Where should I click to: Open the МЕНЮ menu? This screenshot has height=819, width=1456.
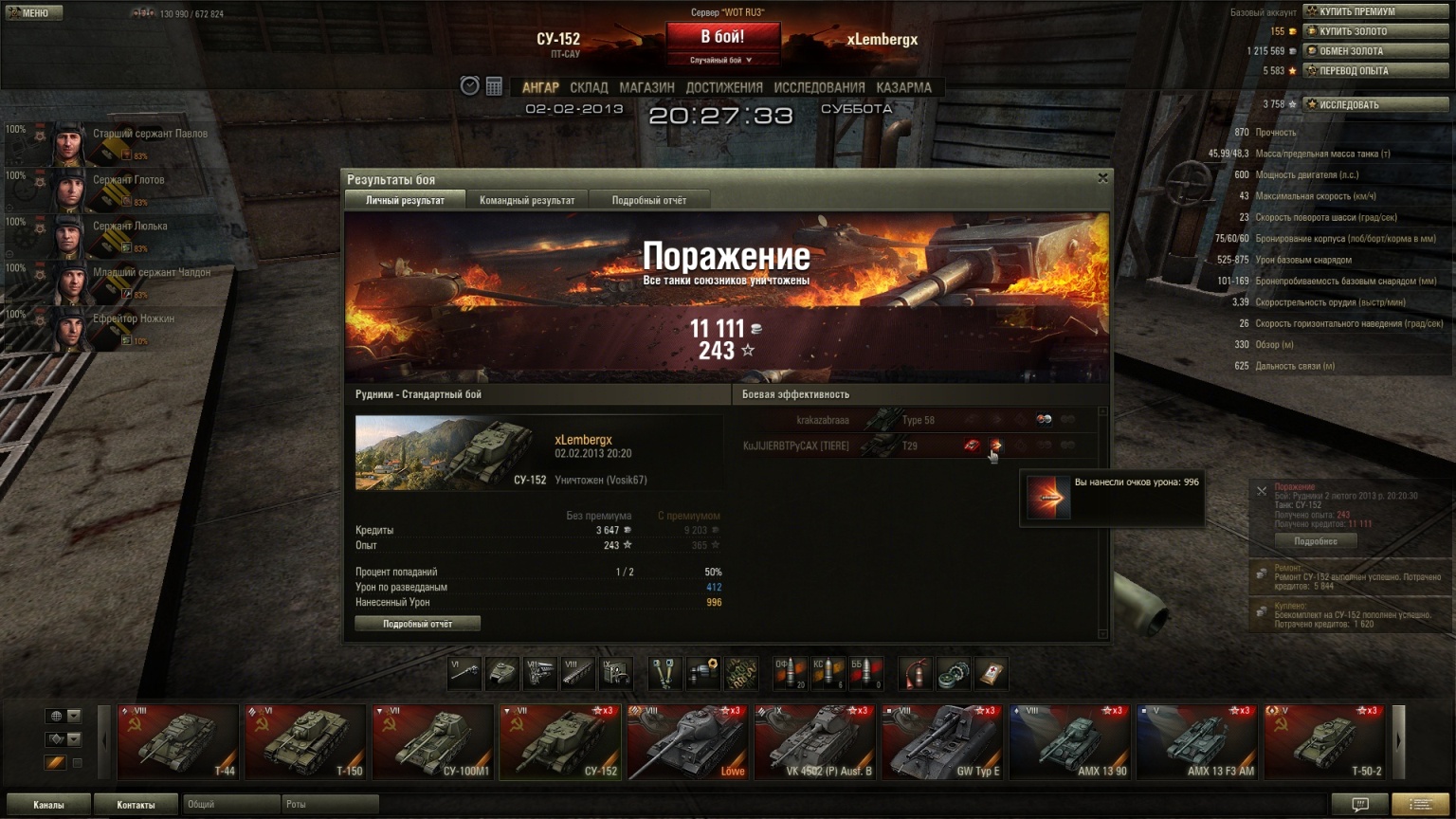pyautogui.click(x=32, y=12)
